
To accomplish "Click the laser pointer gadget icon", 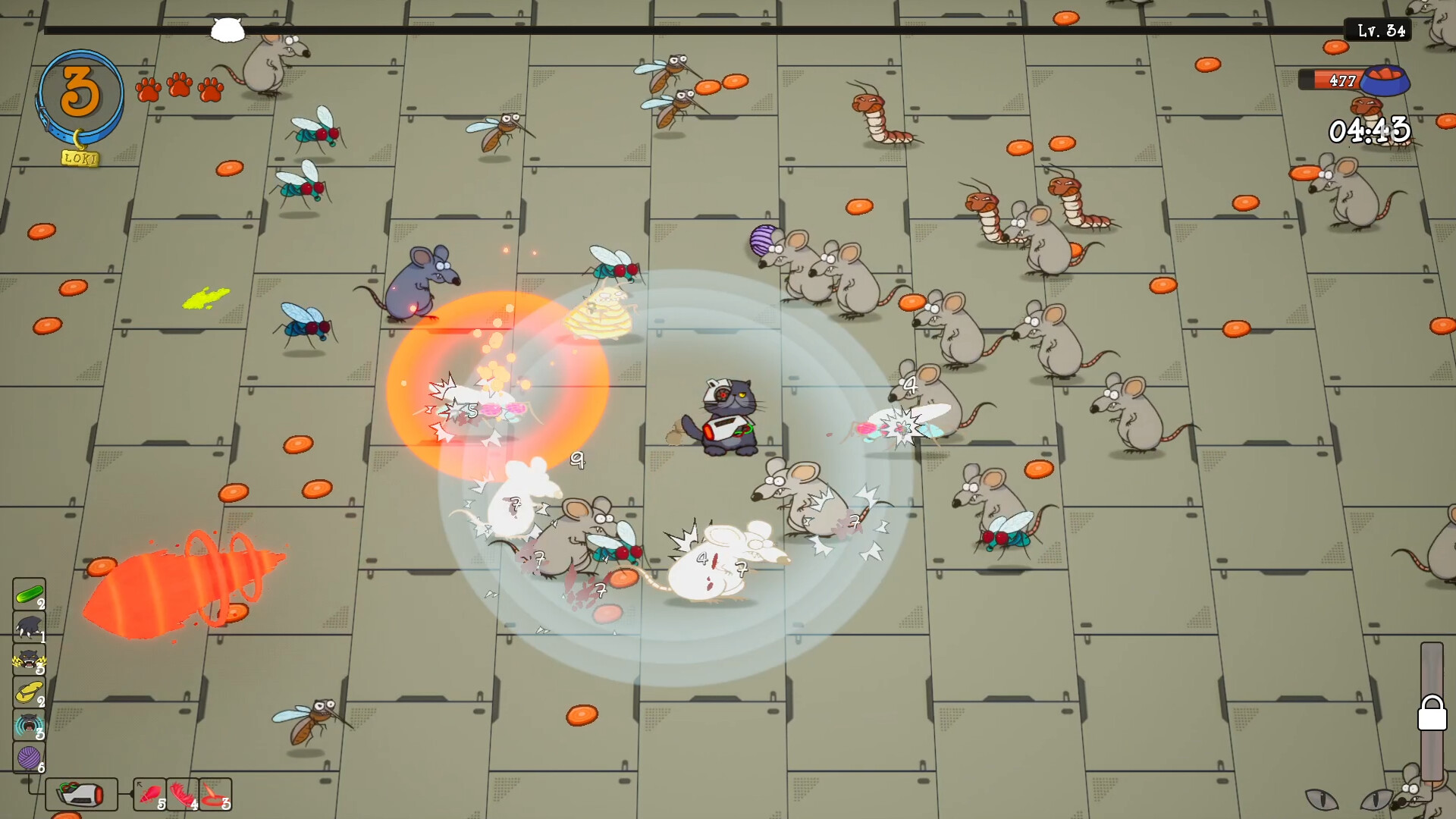I will (x=80, y=795).
